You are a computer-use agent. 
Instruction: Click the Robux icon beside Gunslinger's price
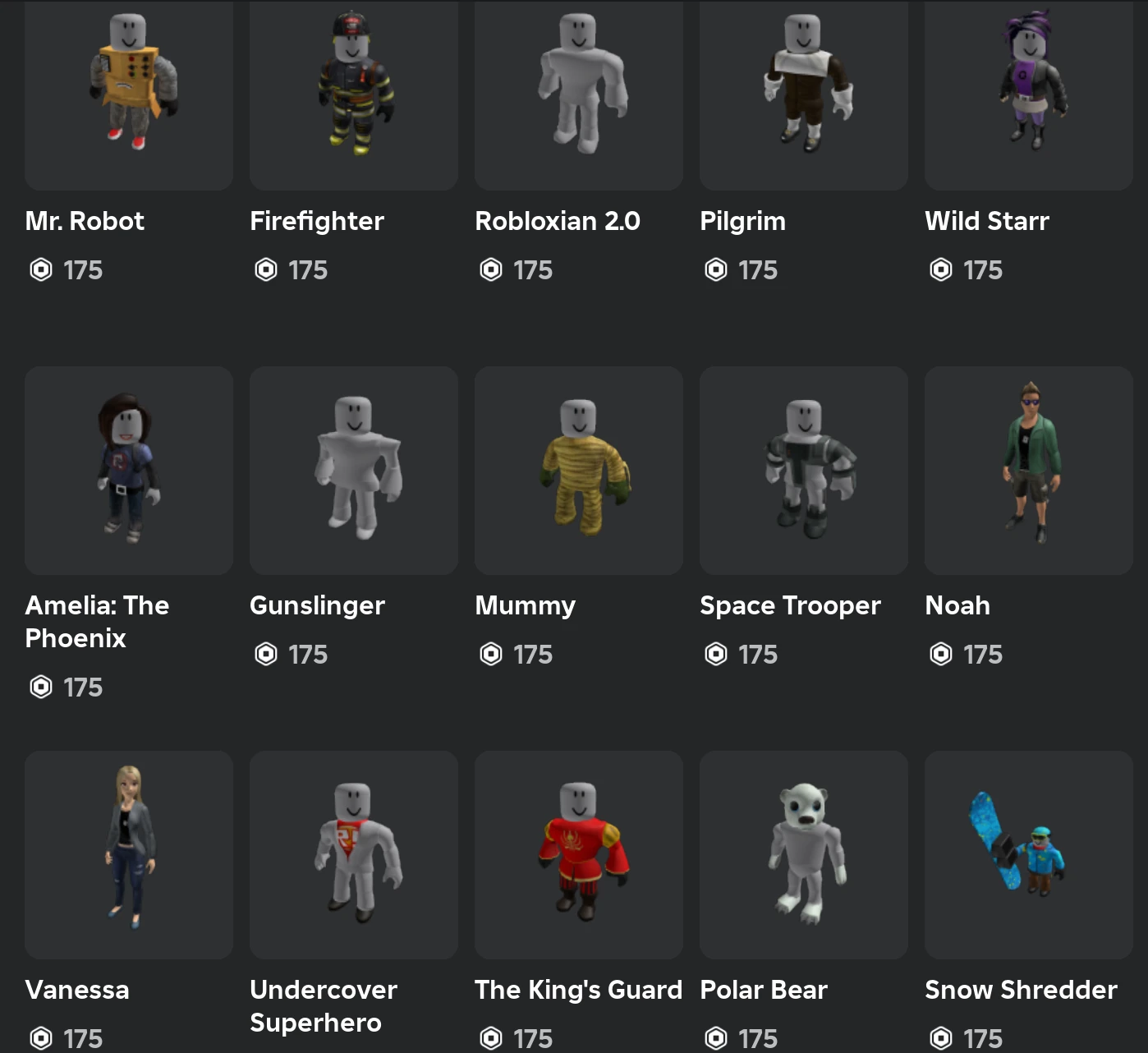265,654
